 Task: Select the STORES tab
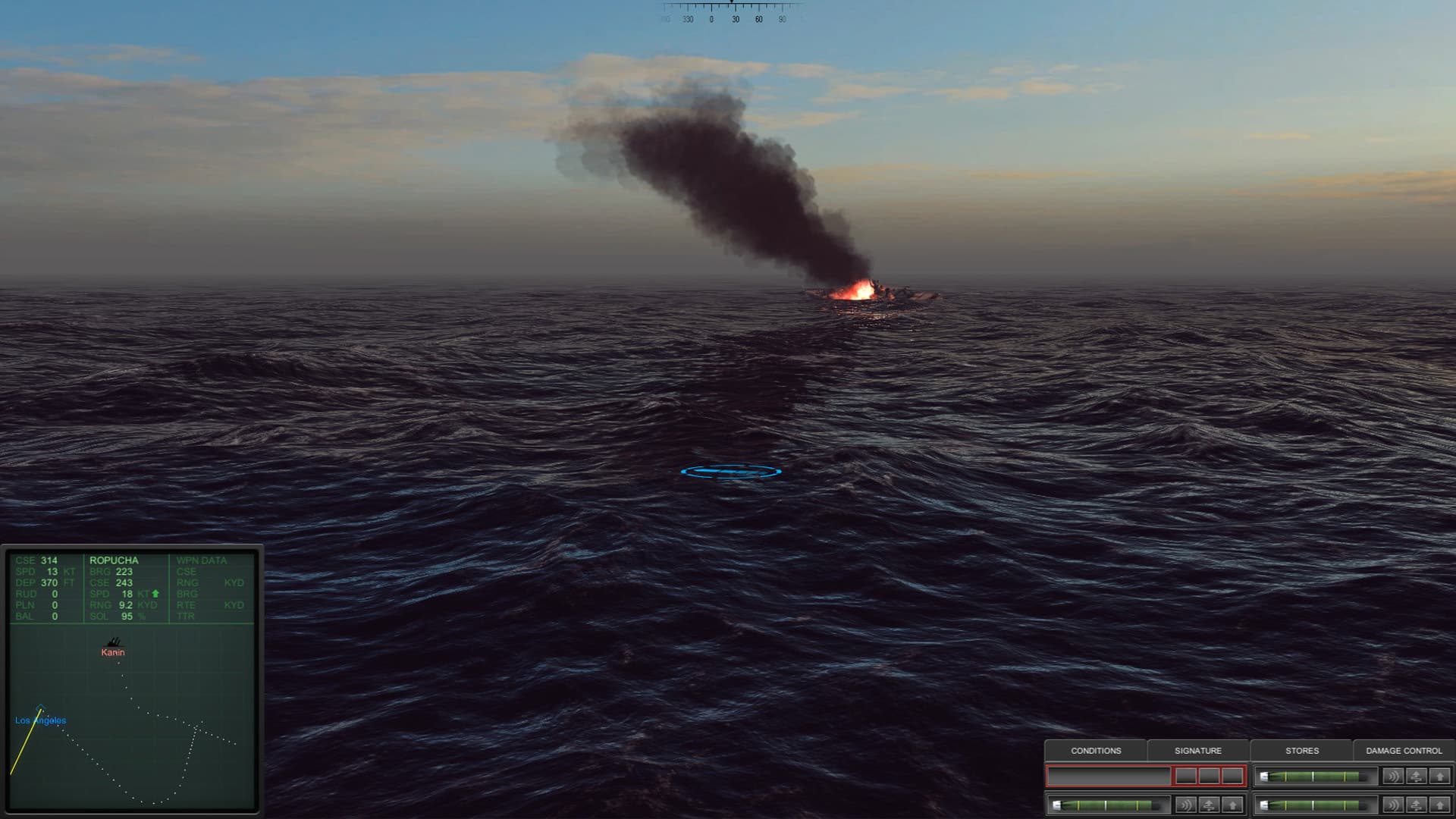(1302, 751)
